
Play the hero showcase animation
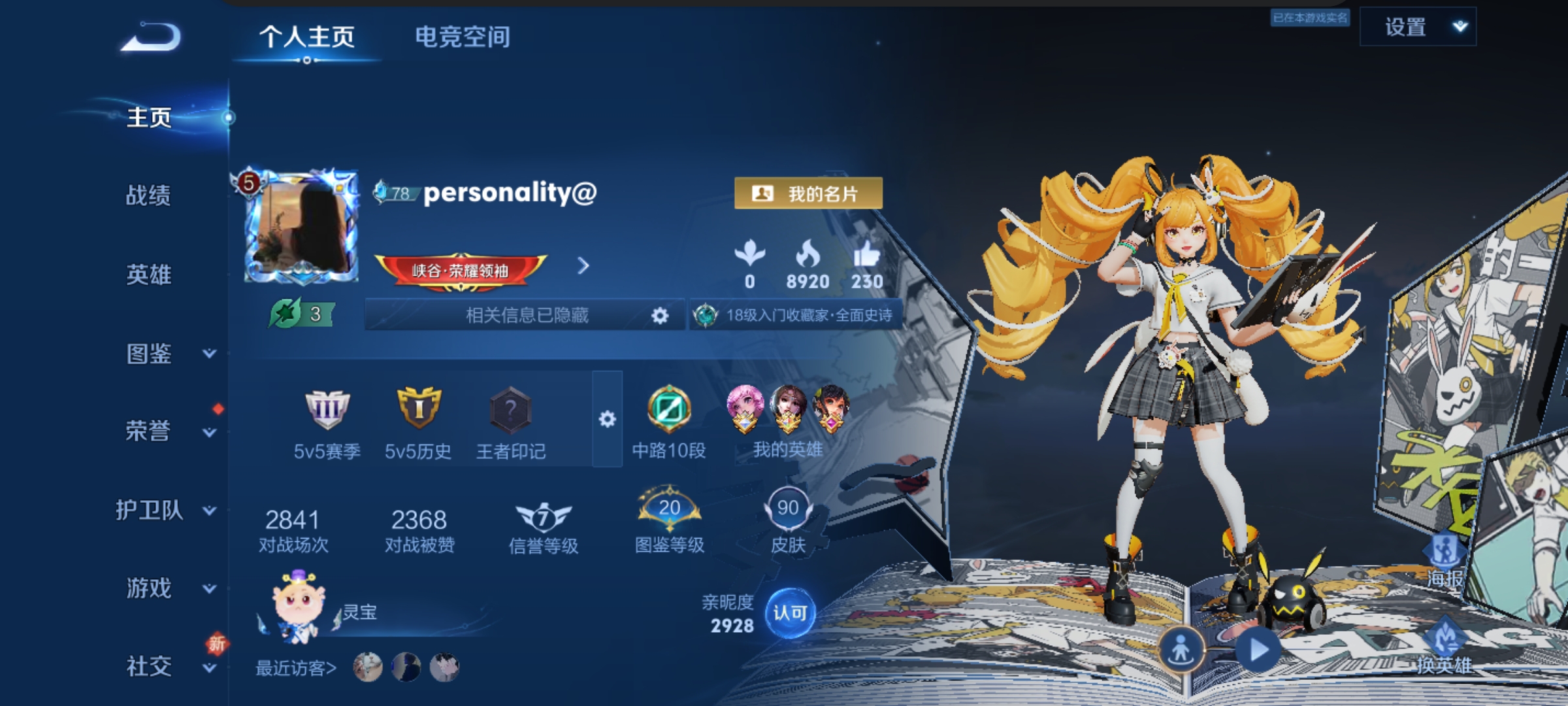pyautogui.click(x=1258, y=650)
